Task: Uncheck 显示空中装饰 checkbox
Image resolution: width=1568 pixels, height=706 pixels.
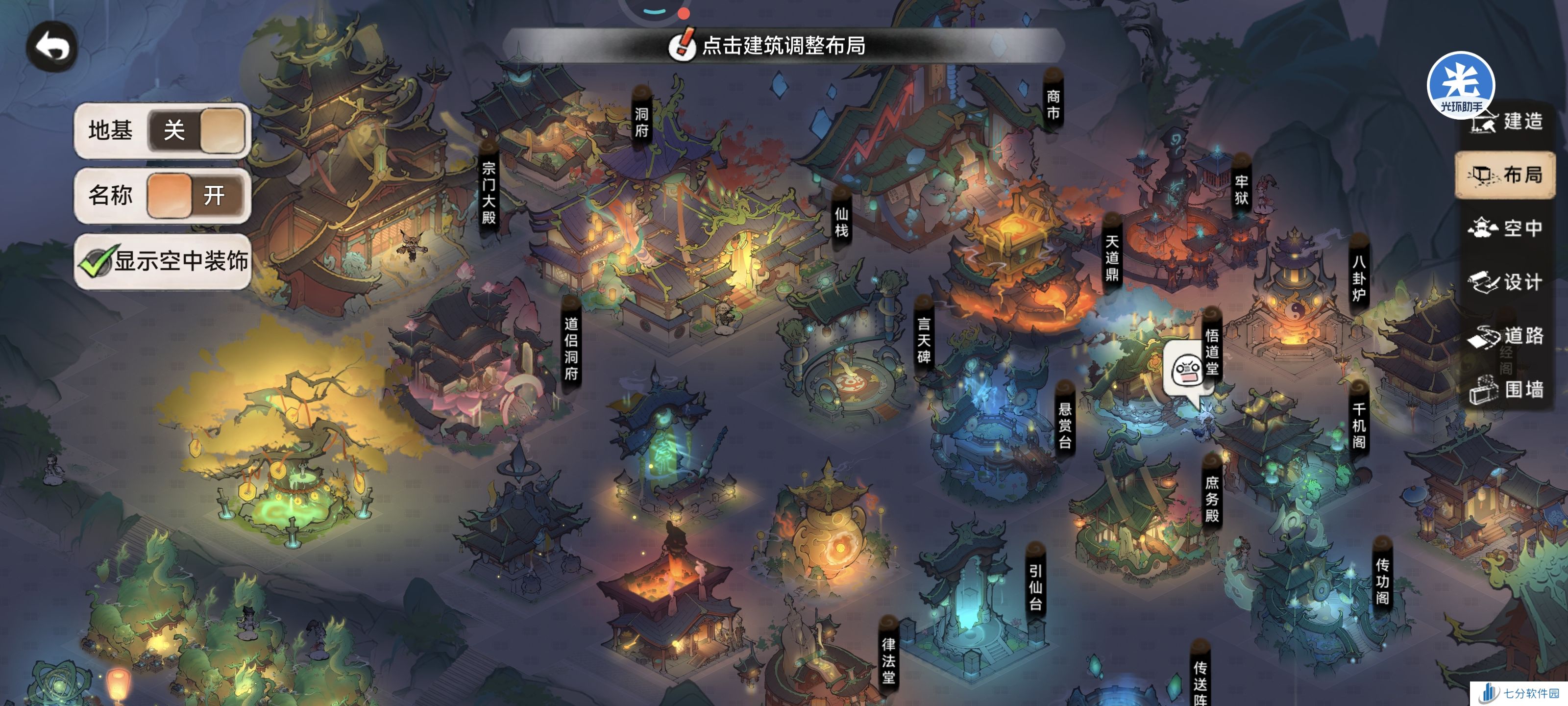Action: tap(96, 262)
